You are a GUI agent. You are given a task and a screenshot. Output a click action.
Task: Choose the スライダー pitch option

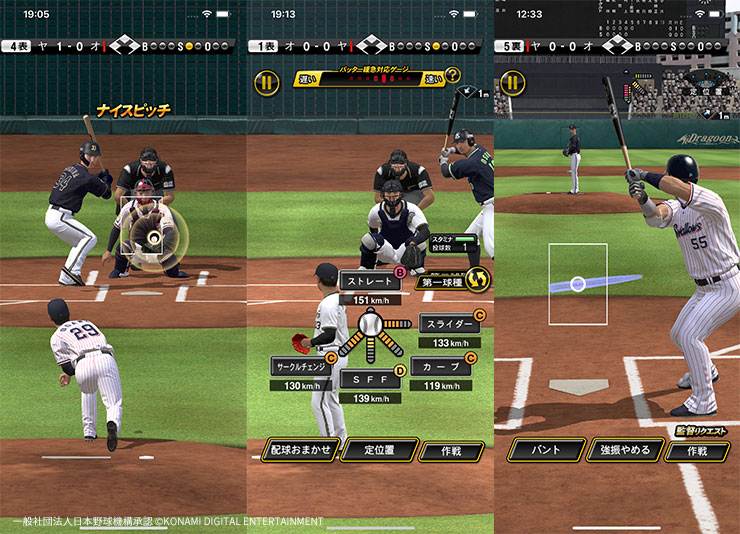(447, 324)
